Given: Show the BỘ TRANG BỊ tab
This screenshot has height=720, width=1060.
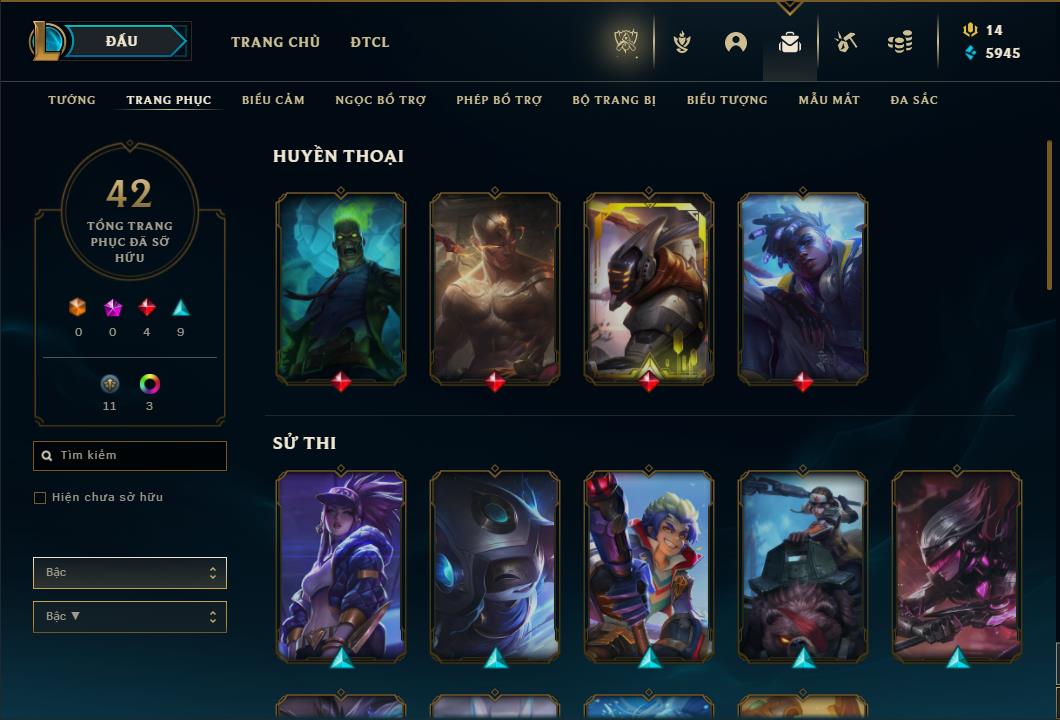Looking at the screenshot, I should point(614,100).
